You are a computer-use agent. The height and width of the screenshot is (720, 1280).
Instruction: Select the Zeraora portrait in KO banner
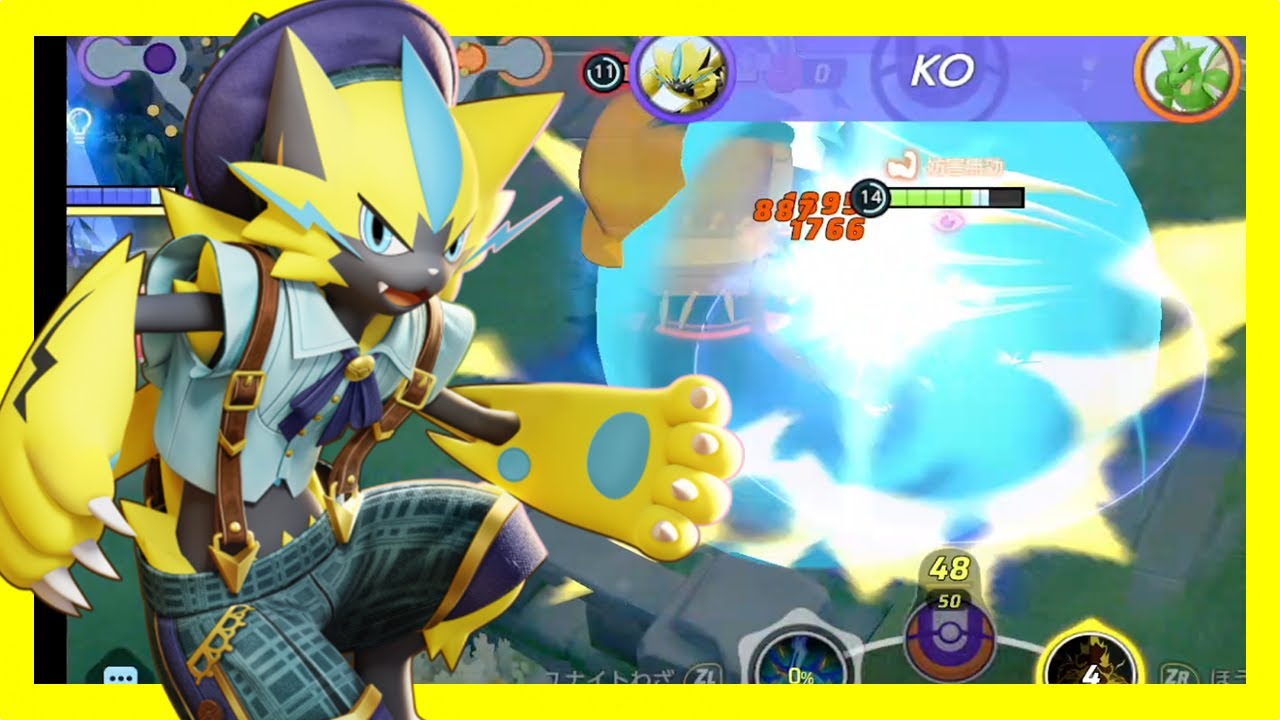[x=682, y=71]
